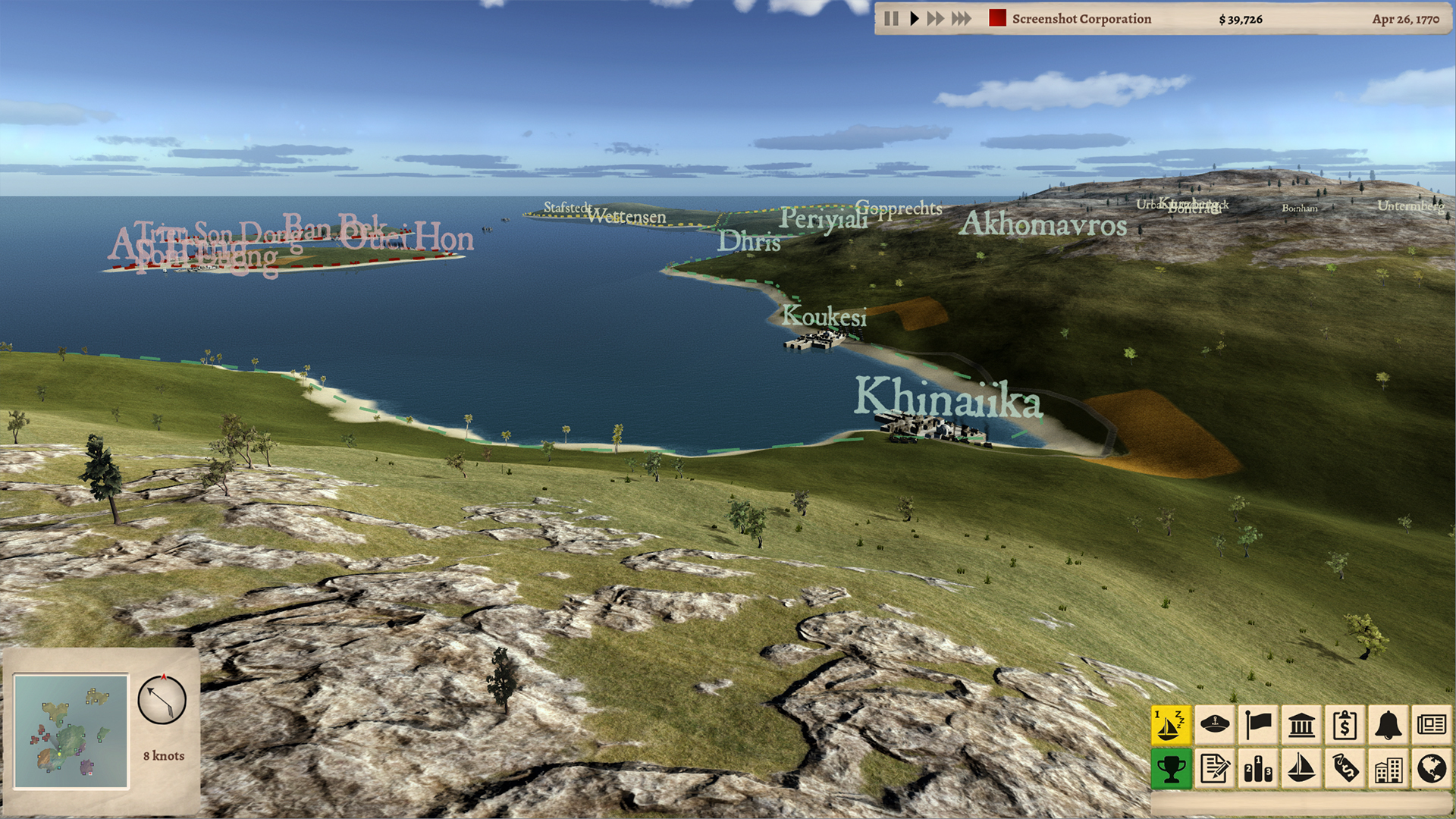Pause the game time
1456x819 pixels.
892,19
